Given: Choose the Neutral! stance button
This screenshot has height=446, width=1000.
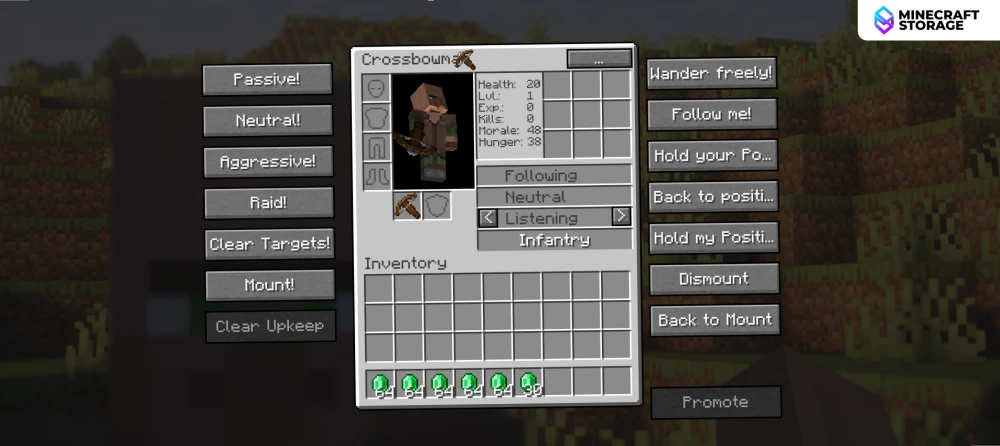Looking at the screenshot, I should click(267, 120).
